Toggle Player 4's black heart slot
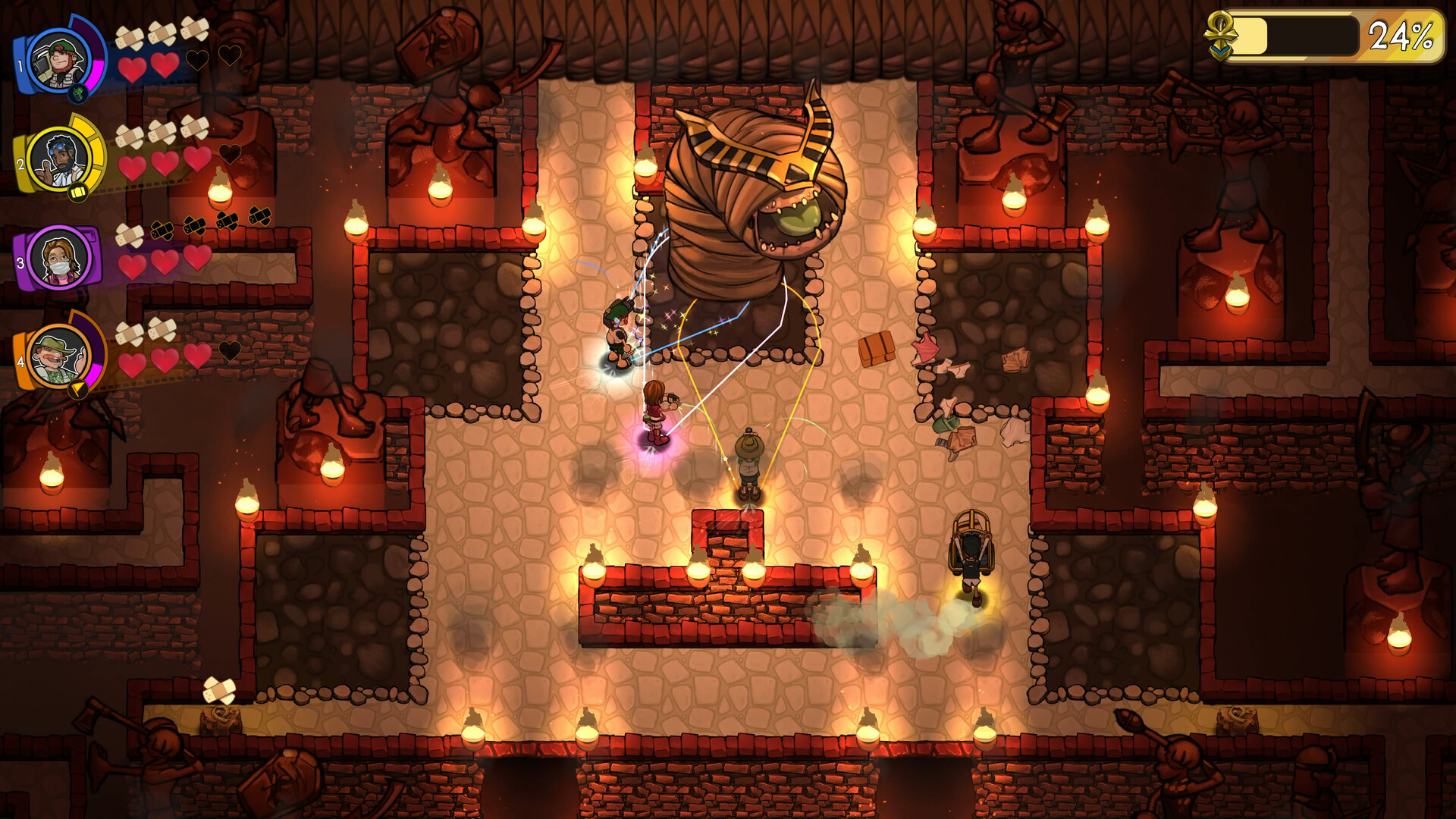 tap(230, 350)
